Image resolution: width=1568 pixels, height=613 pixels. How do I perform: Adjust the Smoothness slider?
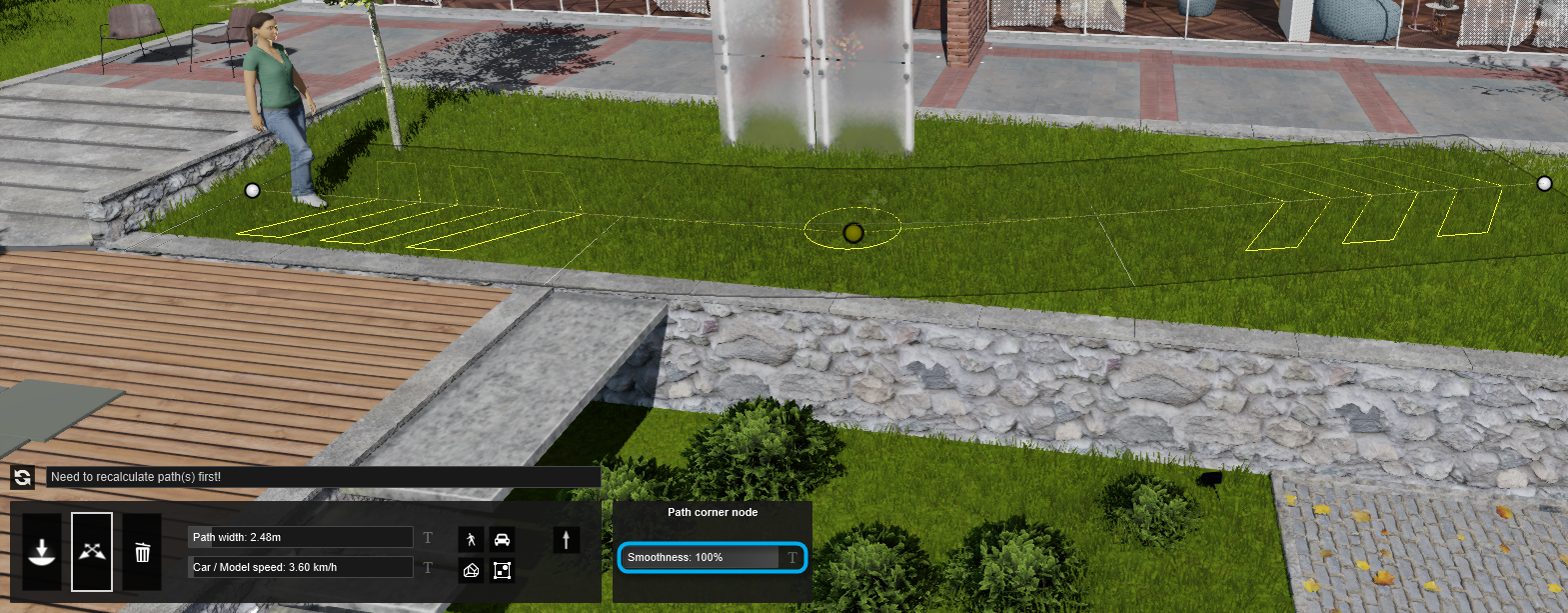coord(700,557)
